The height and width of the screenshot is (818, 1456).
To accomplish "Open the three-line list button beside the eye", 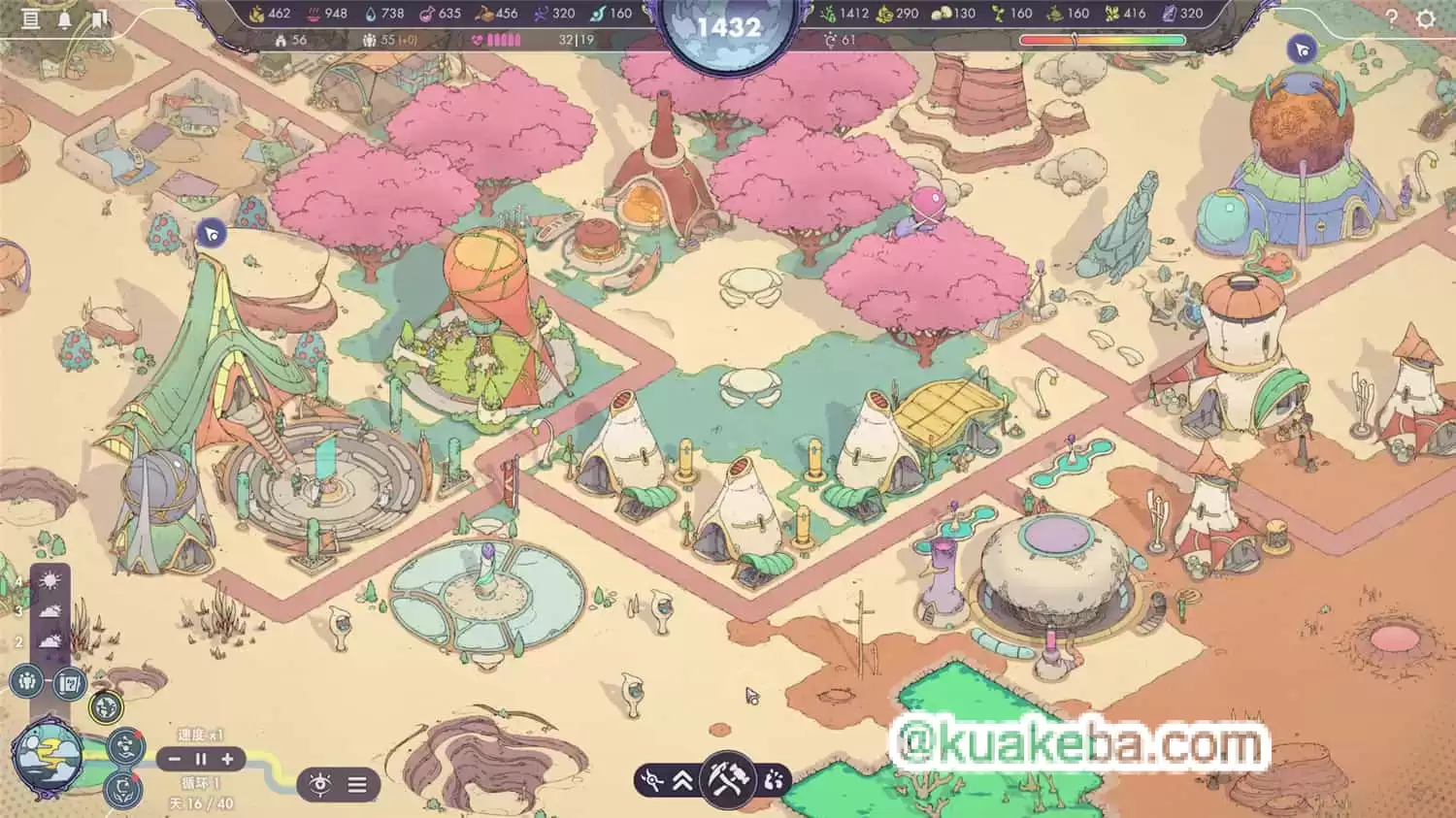I will pos(357,784).
